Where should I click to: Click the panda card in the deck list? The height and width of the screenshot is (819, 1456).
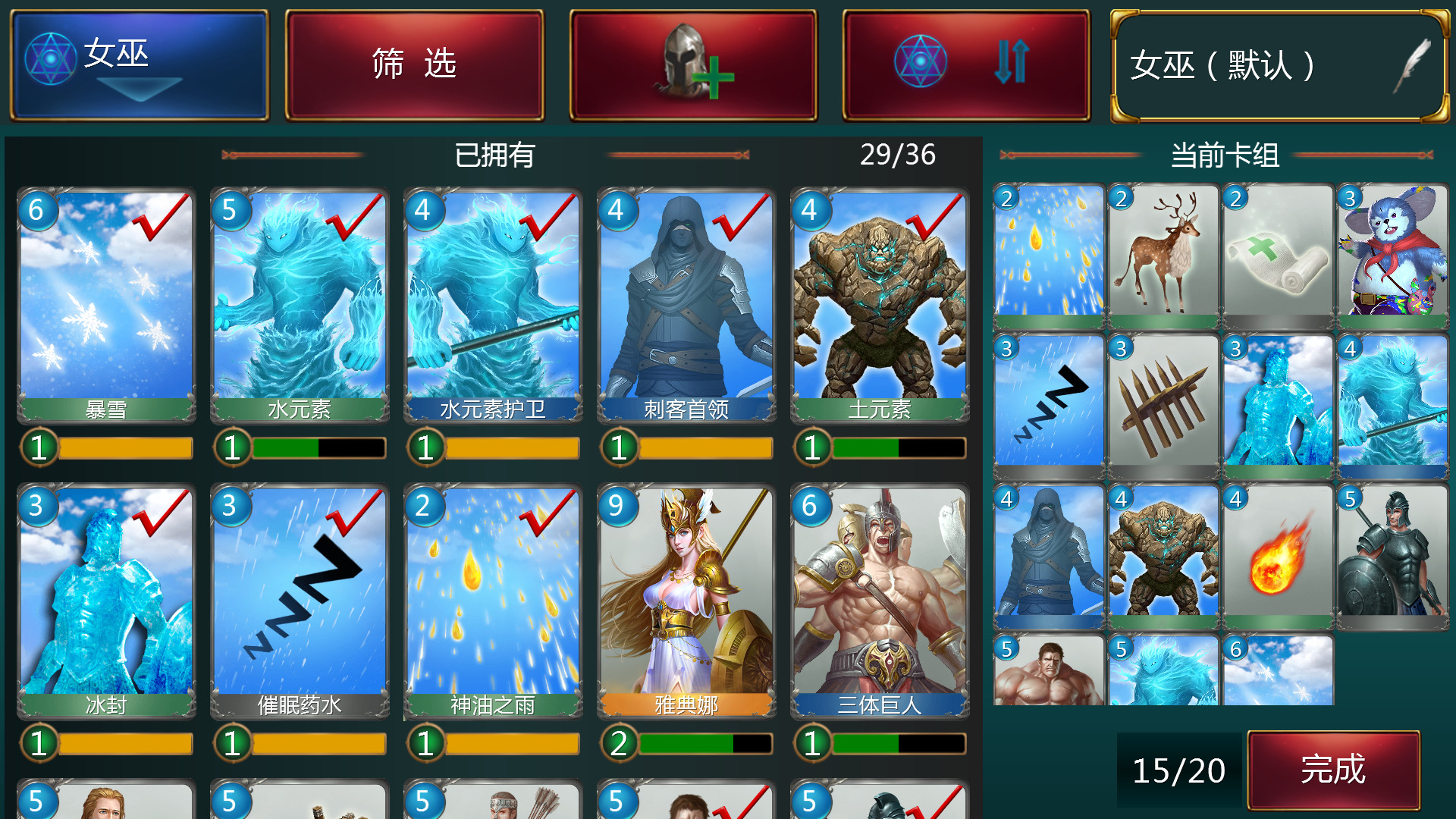[1393, 254]
